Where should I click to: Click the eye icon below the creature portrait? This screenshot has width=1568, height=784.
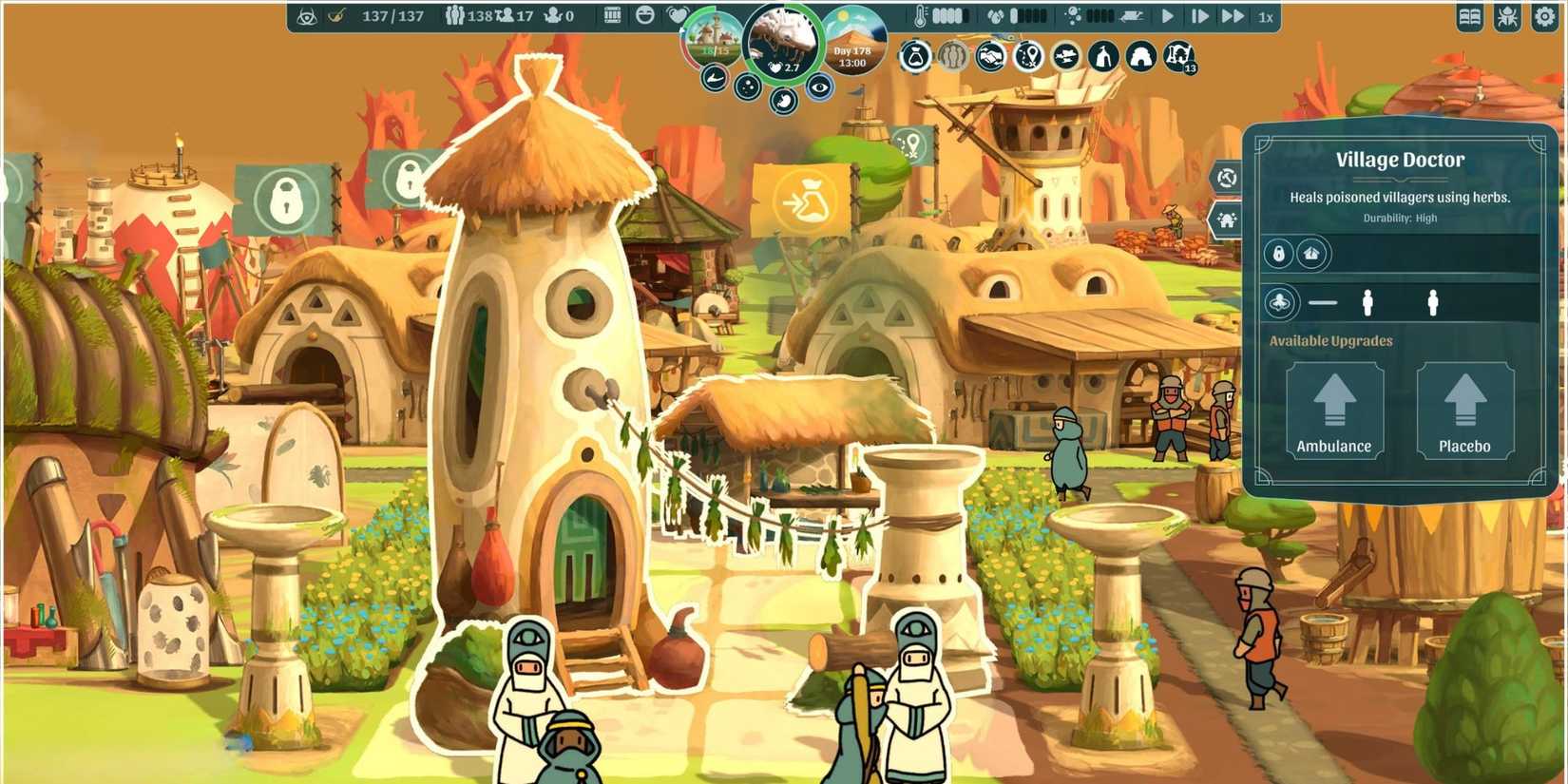tap(819, 87)
